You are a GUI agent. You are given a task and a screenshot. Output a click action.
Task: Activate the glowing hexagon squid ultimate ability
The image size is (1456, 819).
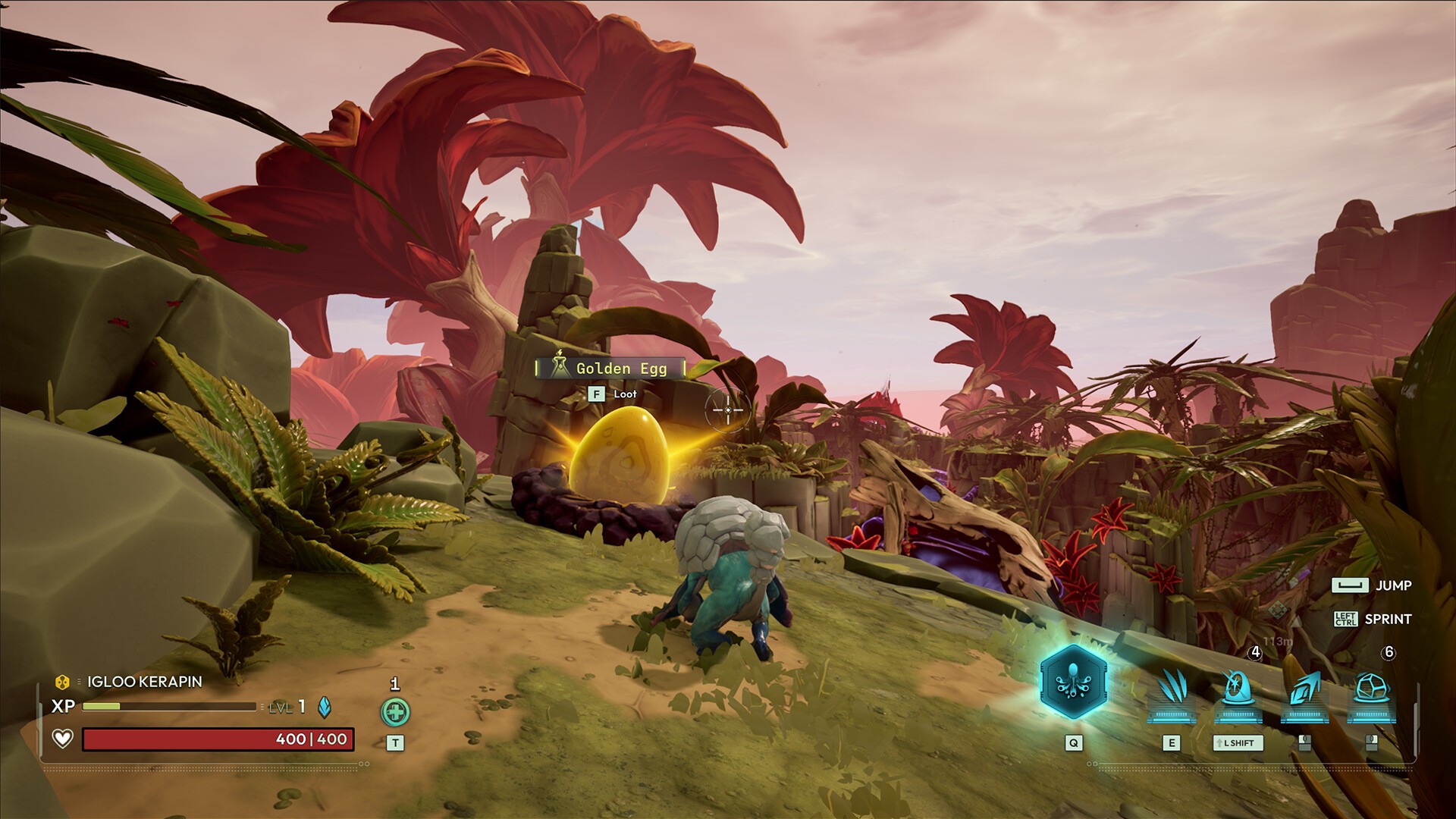(x=1072, y=682)
